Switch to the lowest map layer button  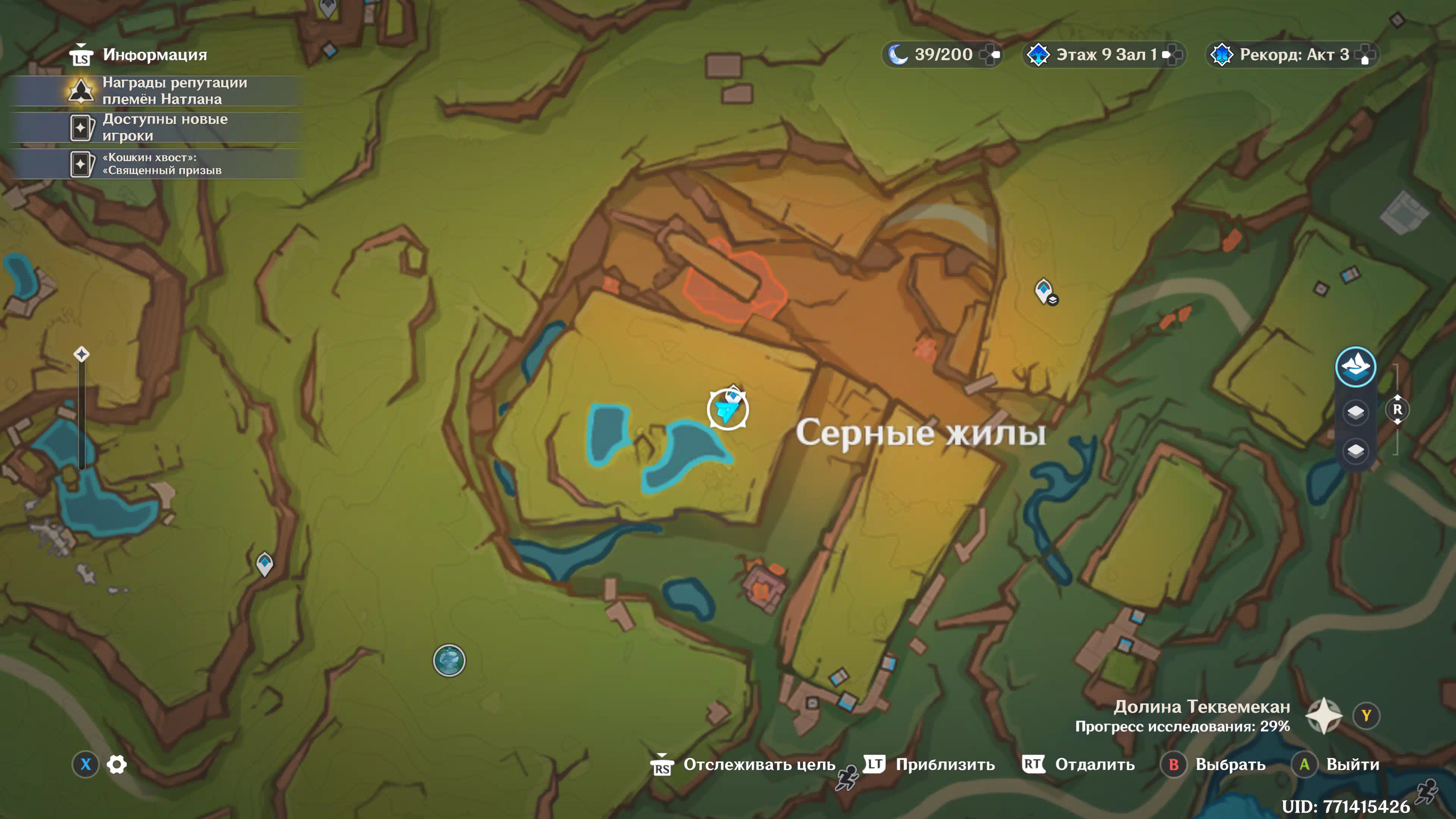pyautogui.click(x=1355, y=450)
